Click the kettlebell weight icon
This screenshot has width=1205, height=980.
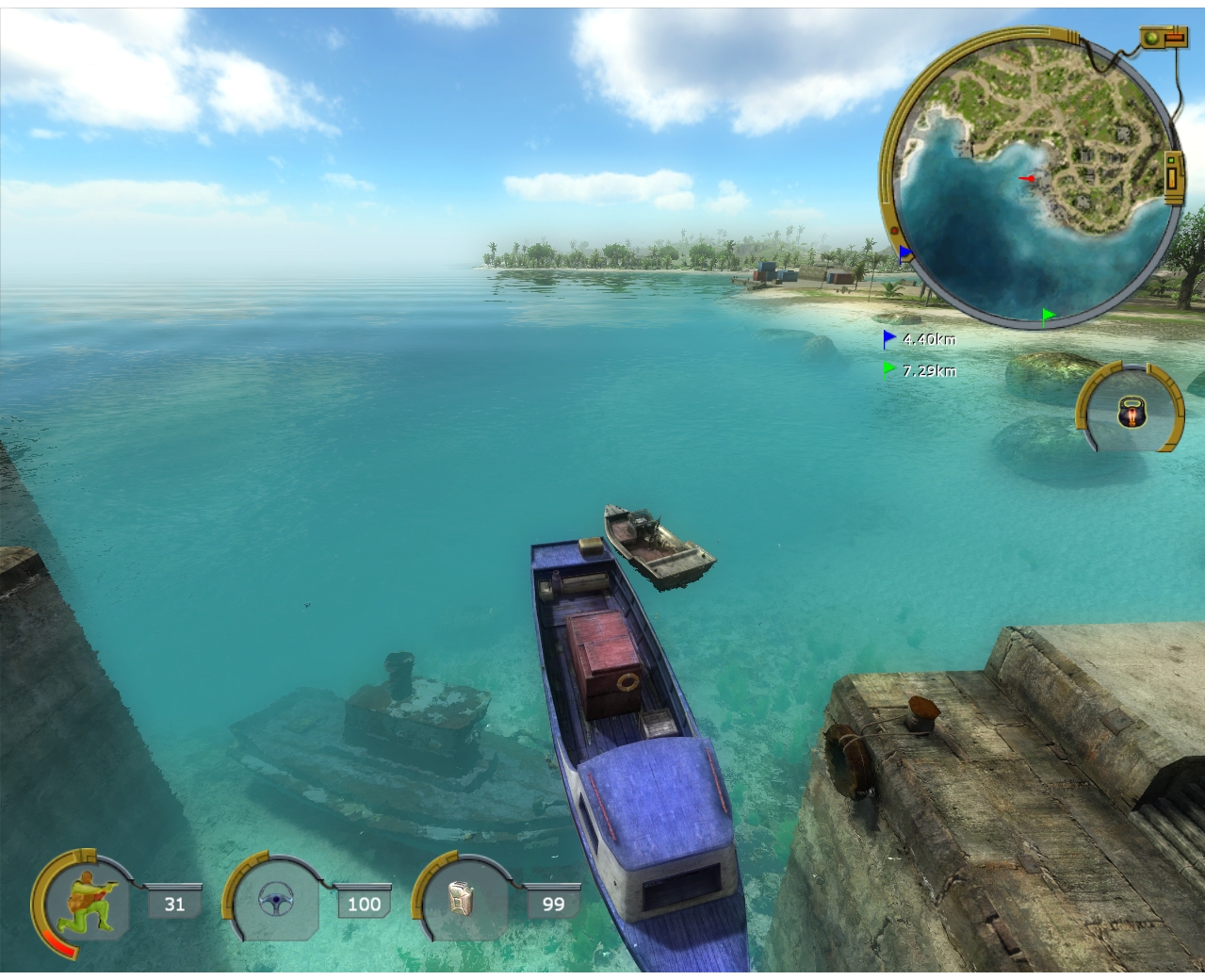[1131, 412]
